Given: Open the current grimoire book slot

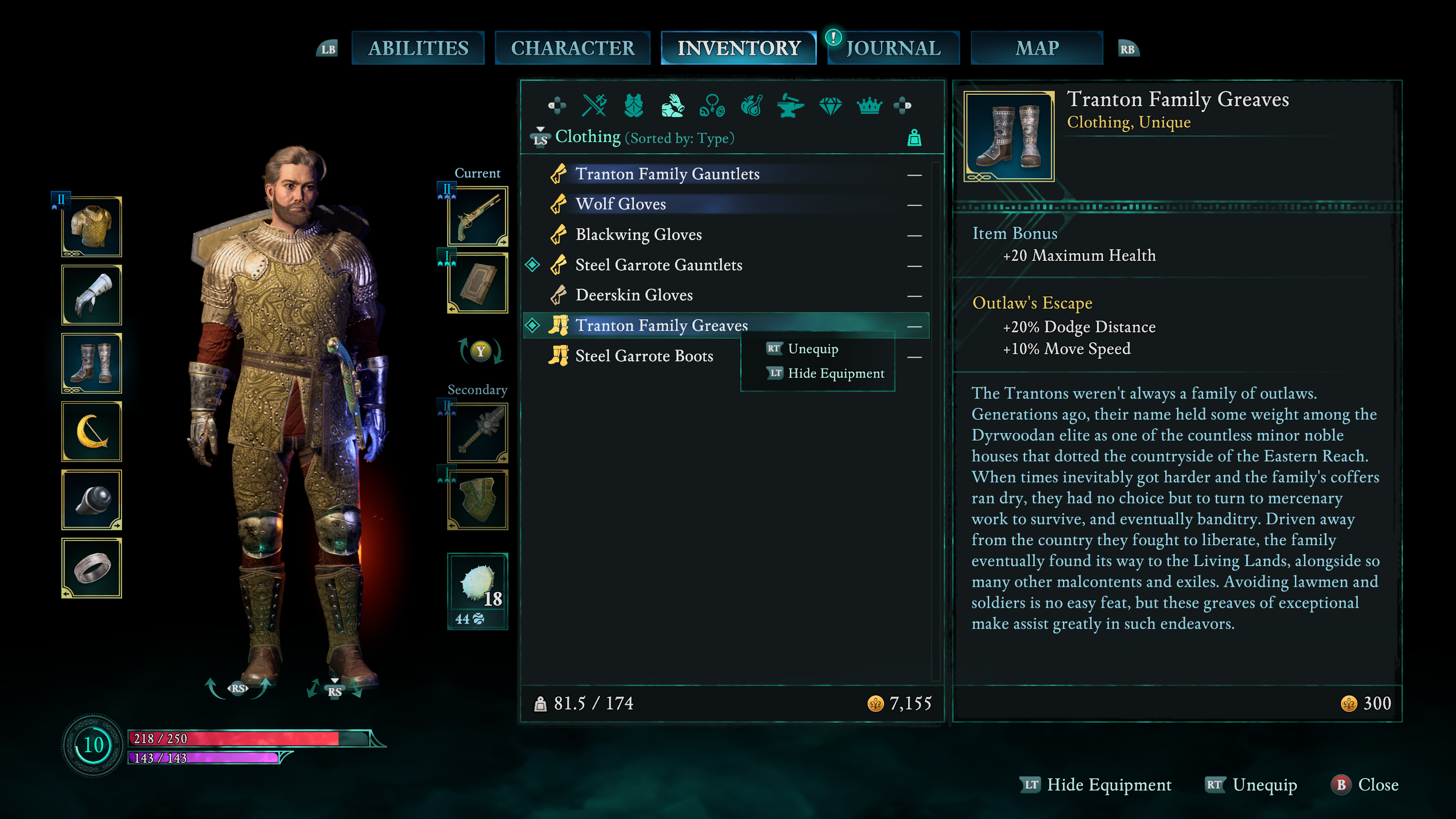Looking at the screenshot, I should point(478,283).
